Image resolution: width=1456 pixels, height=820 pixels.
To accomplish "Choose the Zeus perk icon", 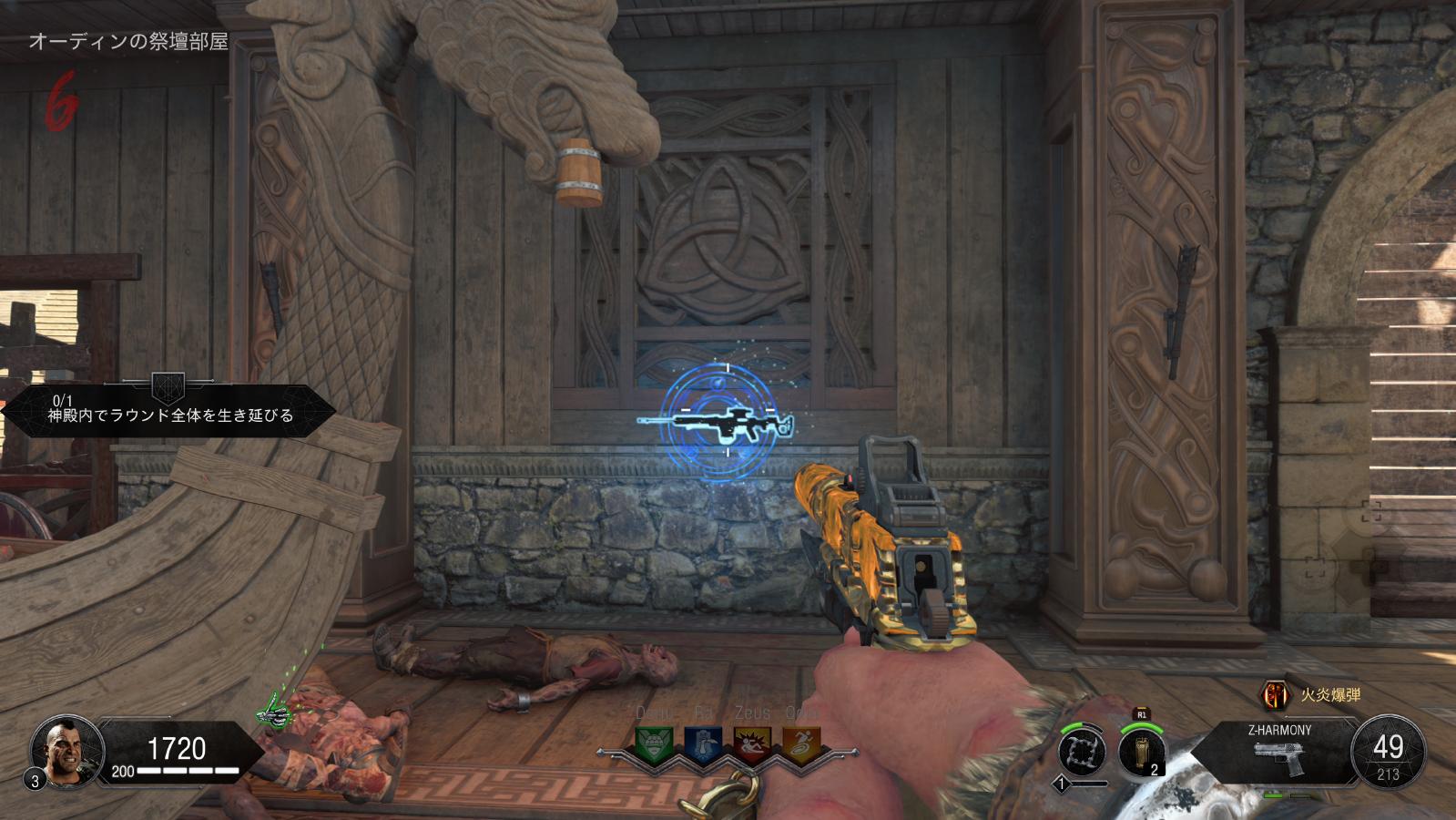I will tap(752, 745).
